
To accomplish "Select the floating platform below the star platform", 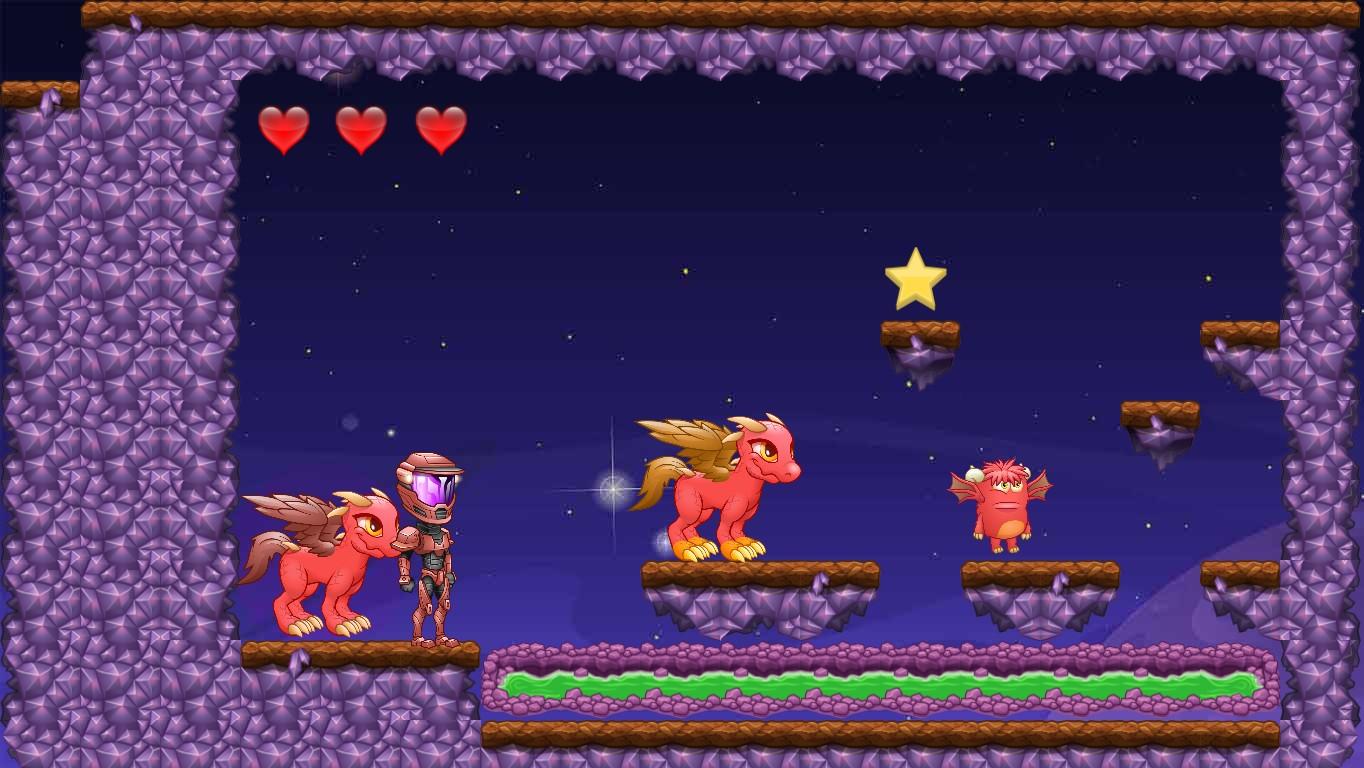I will 1160,415.
